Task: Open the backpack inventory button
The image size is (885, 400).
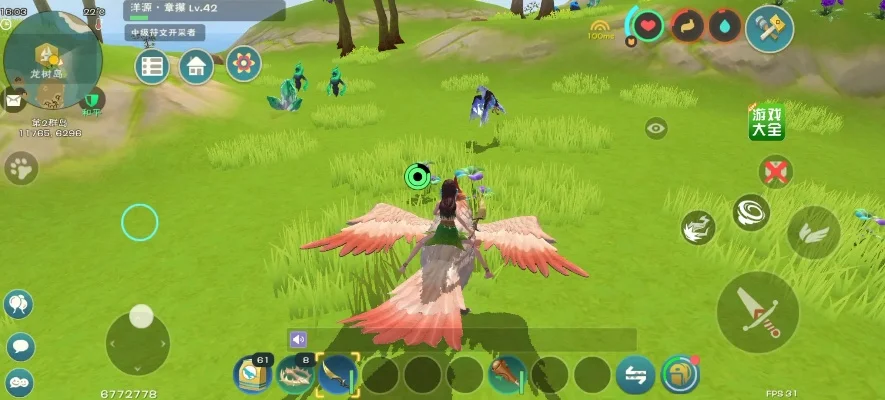Action: pyautogui.click(x=680, y=374)
